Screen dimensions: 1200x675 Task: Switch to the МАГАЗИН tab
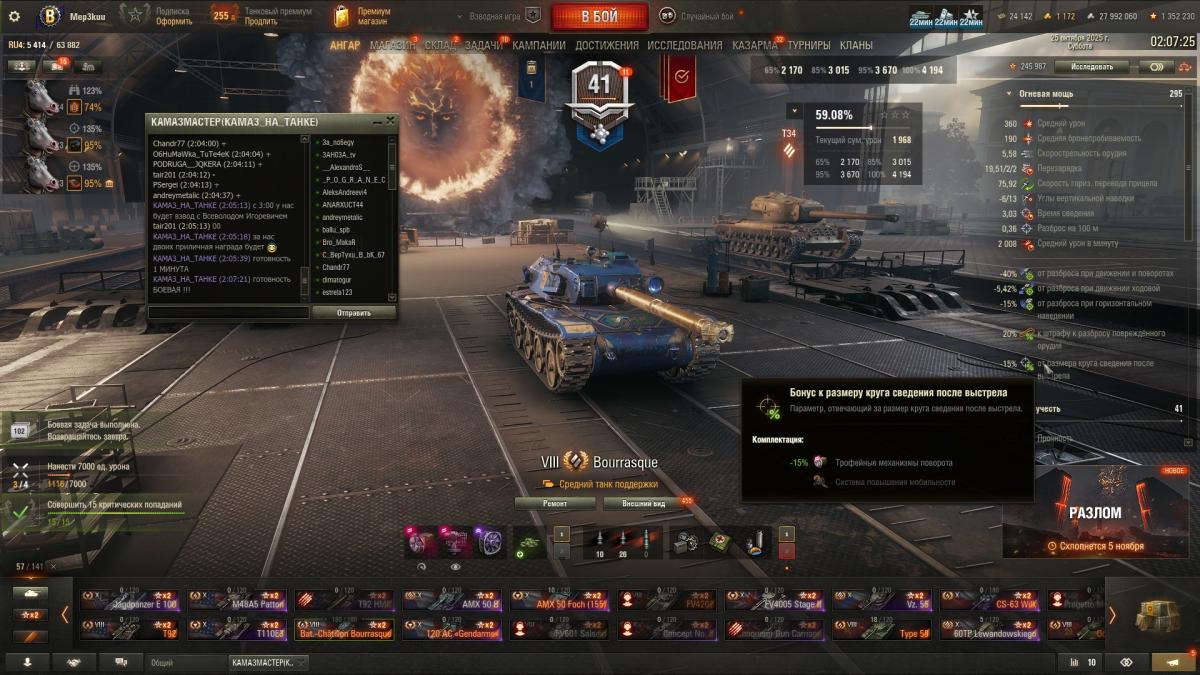[x=391, y=45]
